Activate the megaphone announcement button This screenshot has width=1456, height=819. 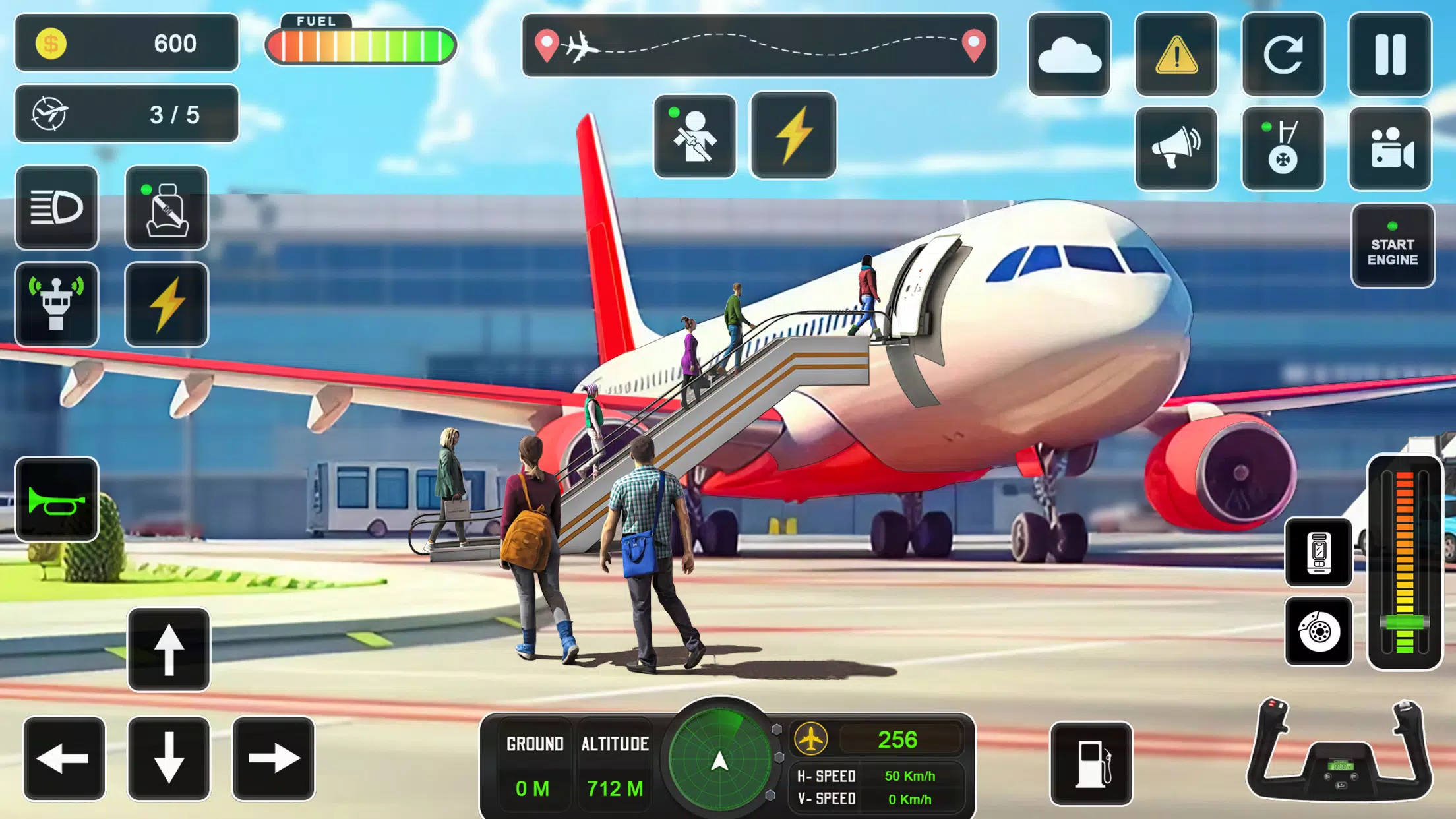(1176, 148)
